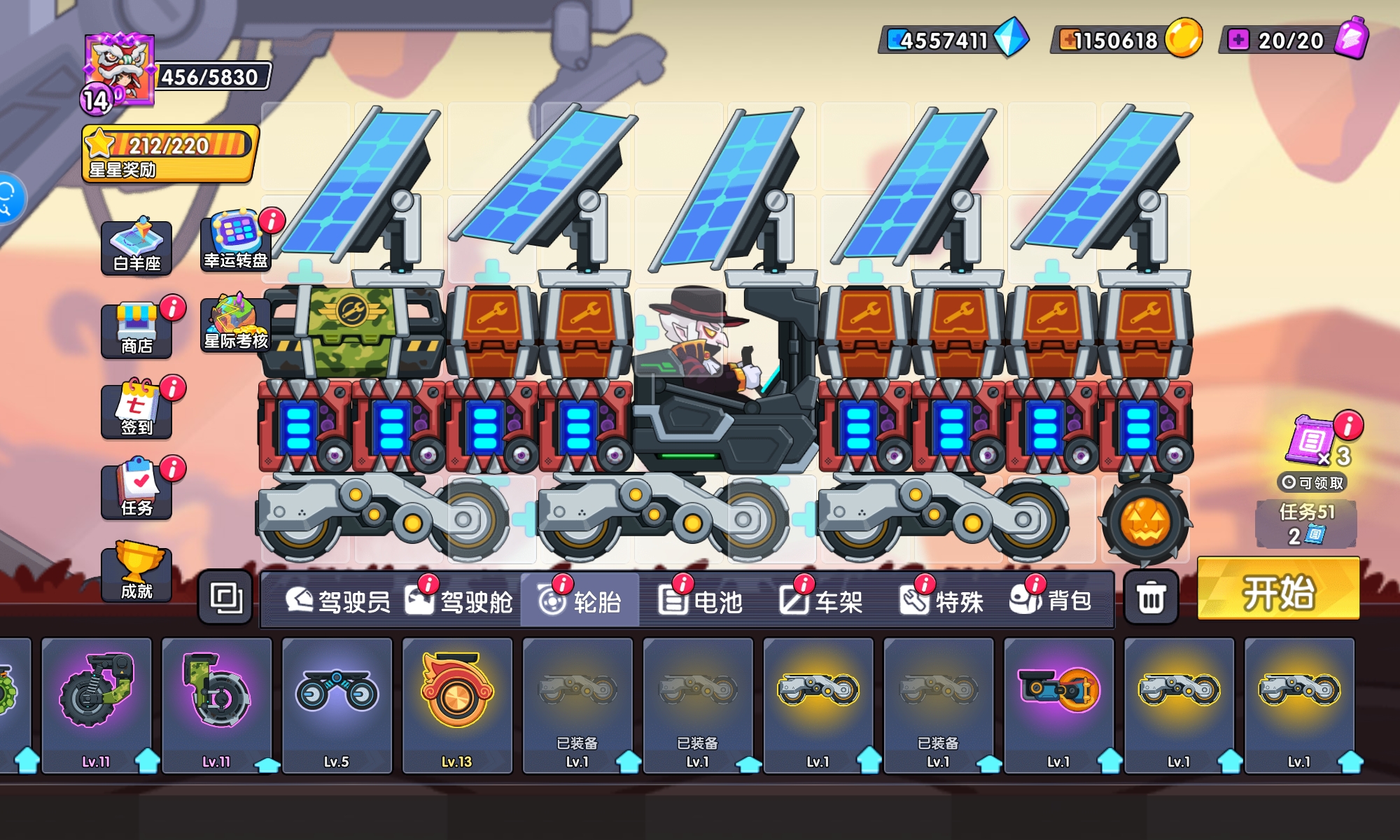Switch to the 驾驶员 driver tab

click(x=338, y=601)
